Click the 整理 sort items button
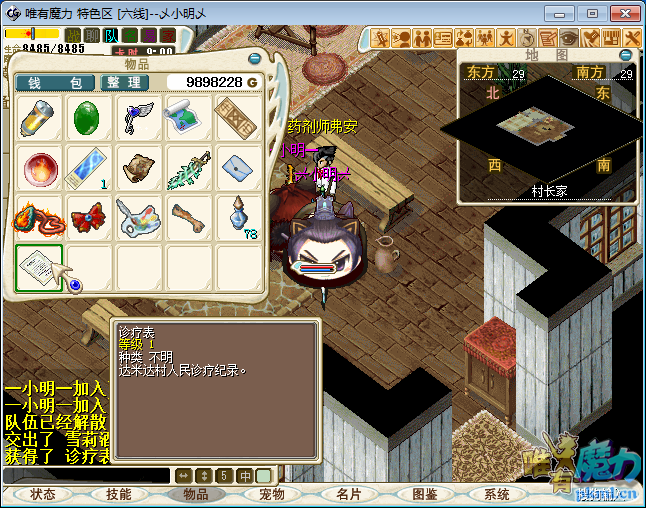Viewport: 646px width, 508px height. [126, 82]
